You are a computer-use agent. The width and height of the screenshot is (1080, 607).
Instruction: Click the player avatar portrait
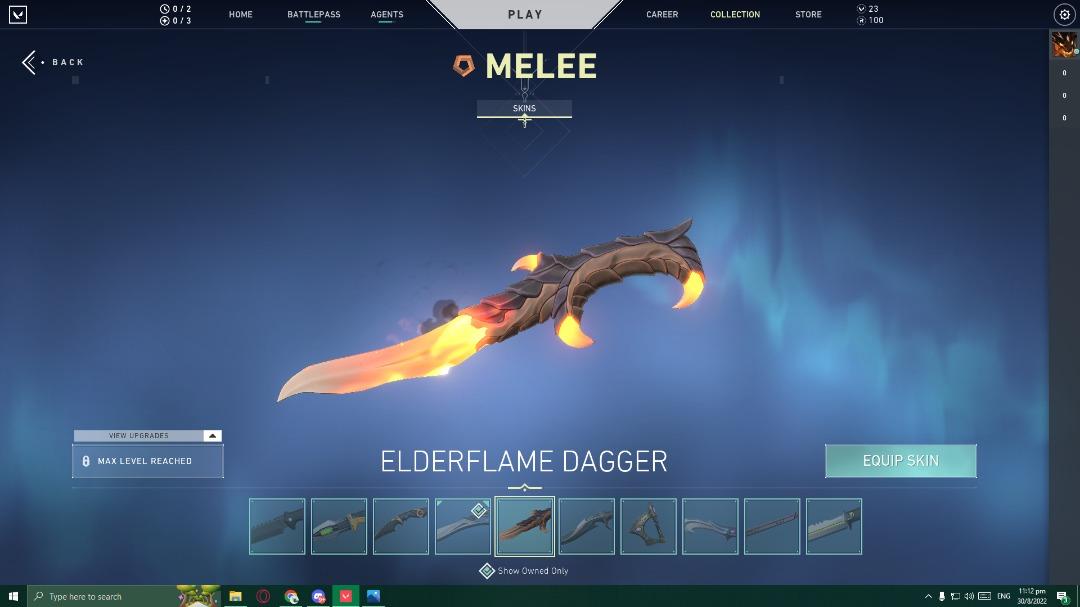(x=1063, y=44)
